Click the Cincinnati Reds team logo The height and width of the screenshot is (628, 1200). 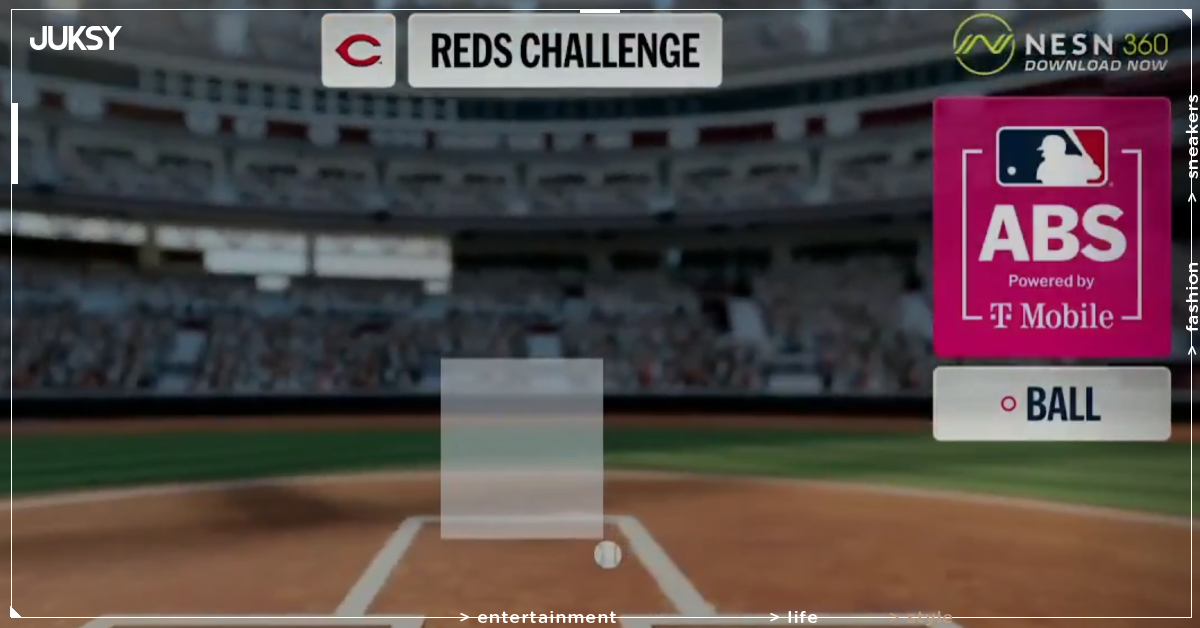point(358,50)
